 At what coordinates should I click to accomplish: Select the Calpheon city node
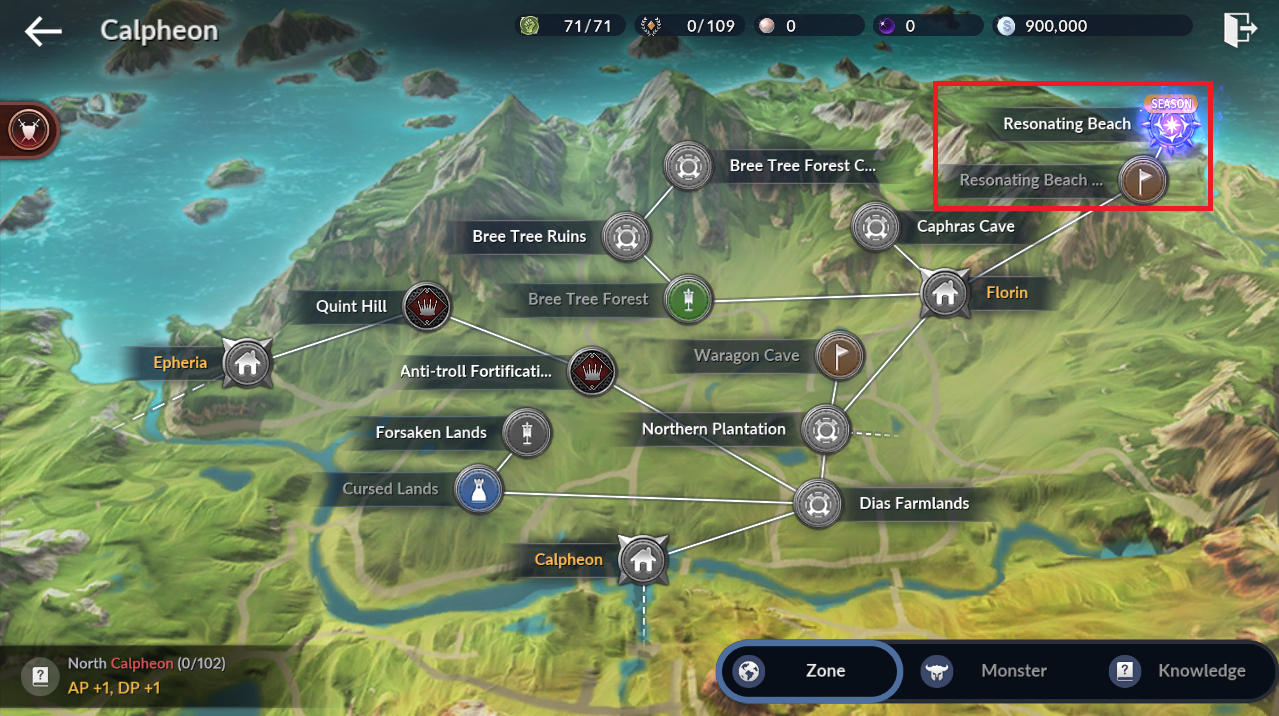click(x=642, y=559)
